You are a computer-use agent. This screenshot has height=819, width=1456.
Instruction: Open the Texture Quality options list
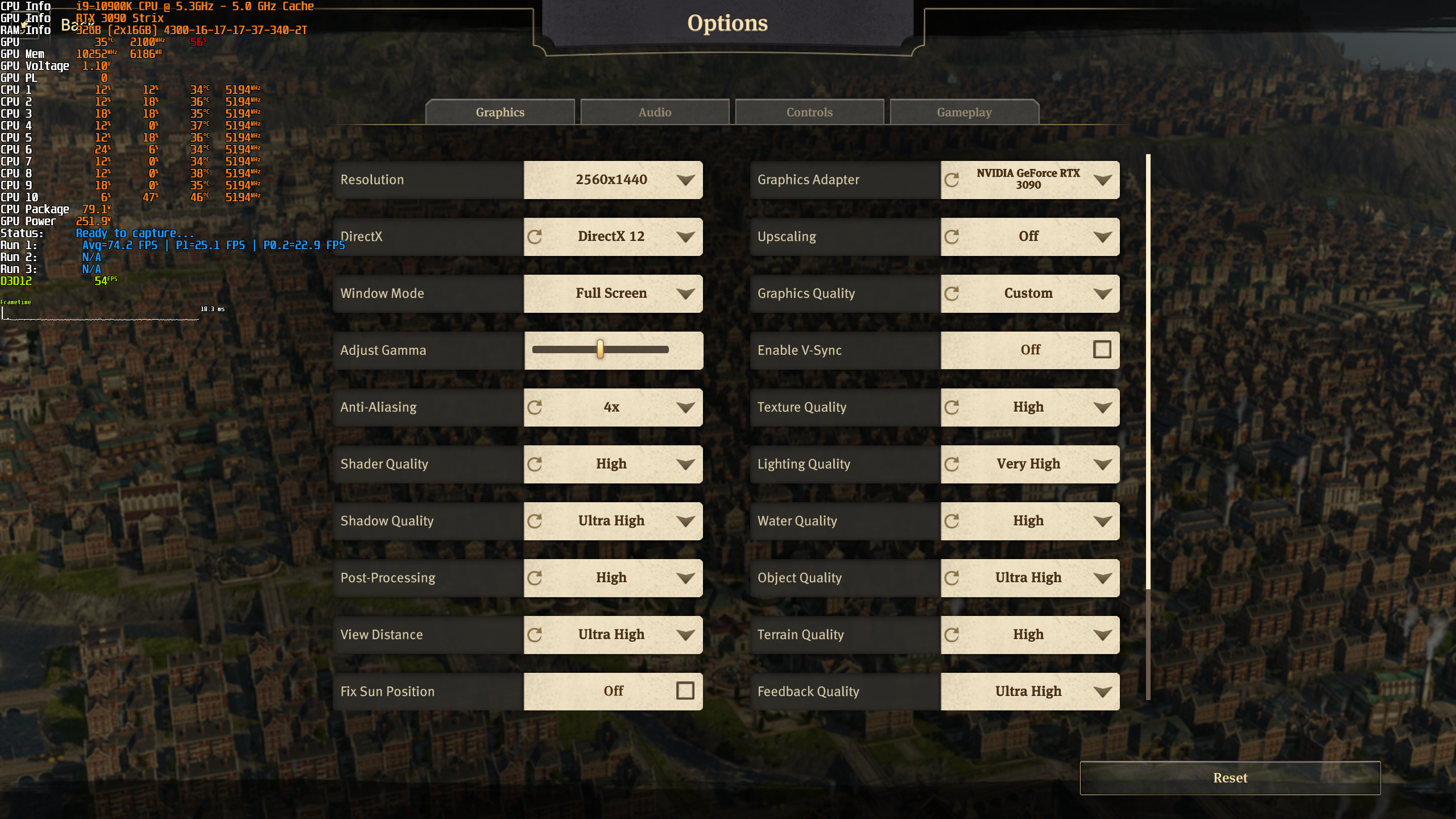click(x=1103, y=407)
